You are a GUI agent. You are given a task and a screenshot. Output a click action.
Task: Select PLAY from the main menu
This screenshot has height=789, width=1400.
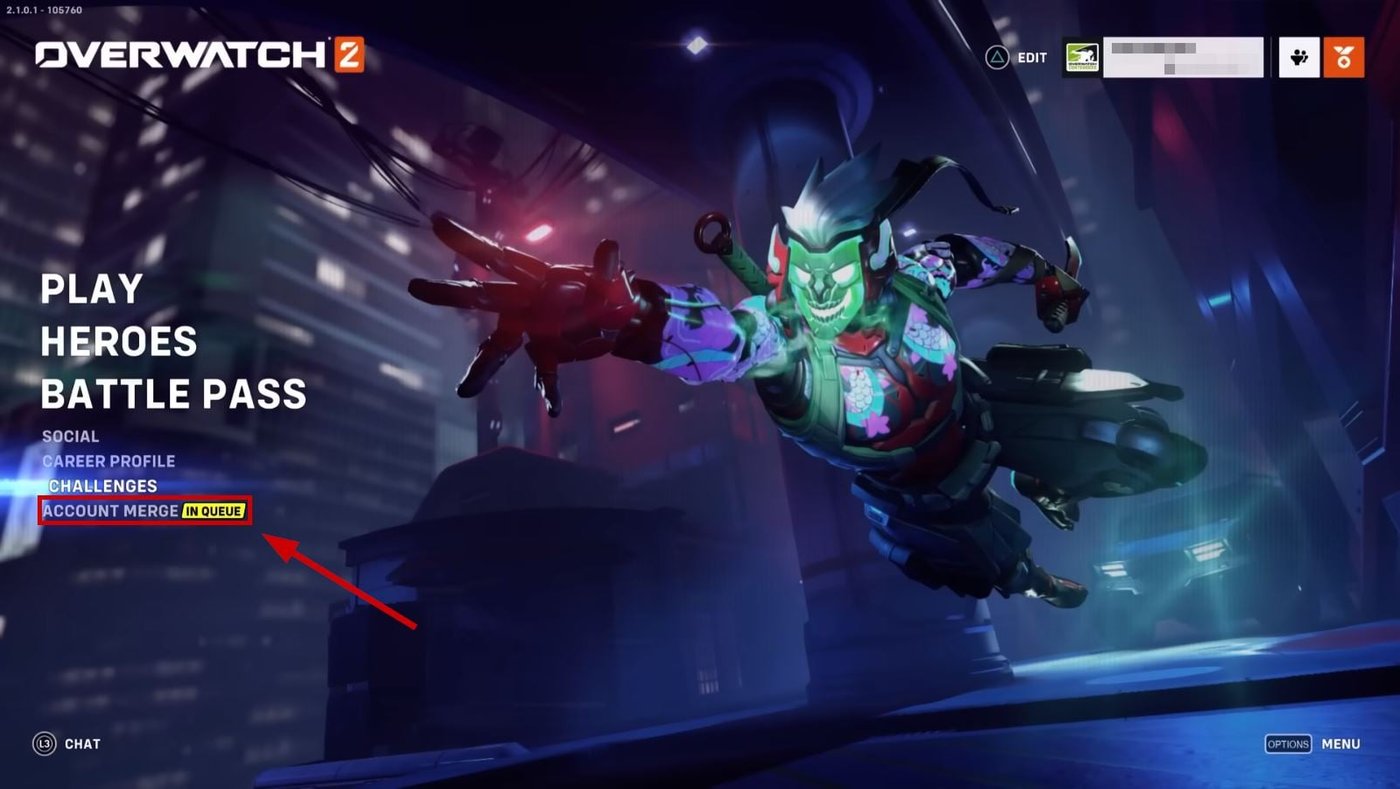click(x=90, y=290)
